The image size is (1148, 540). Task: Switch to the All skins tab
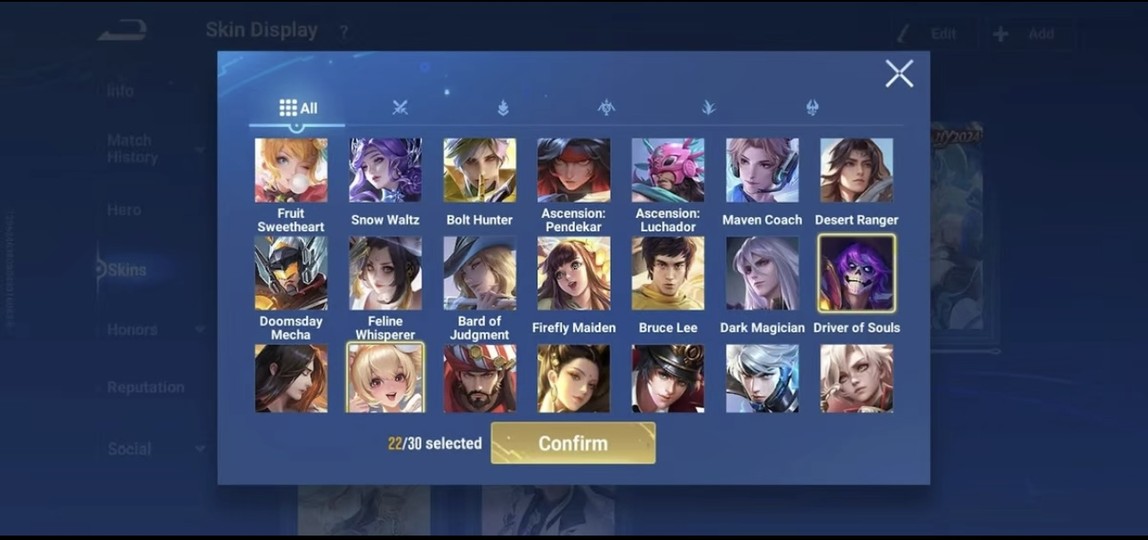297,108
